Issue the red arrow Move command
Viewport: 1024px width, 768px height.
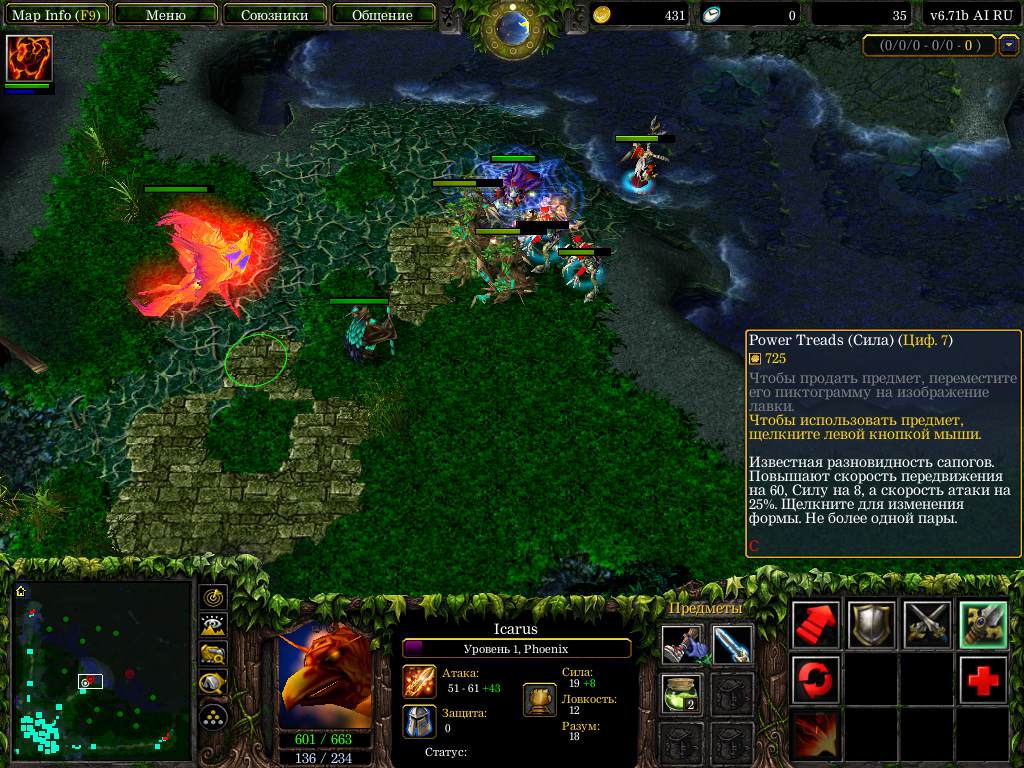pyautogui.click(x=816, y=625)
